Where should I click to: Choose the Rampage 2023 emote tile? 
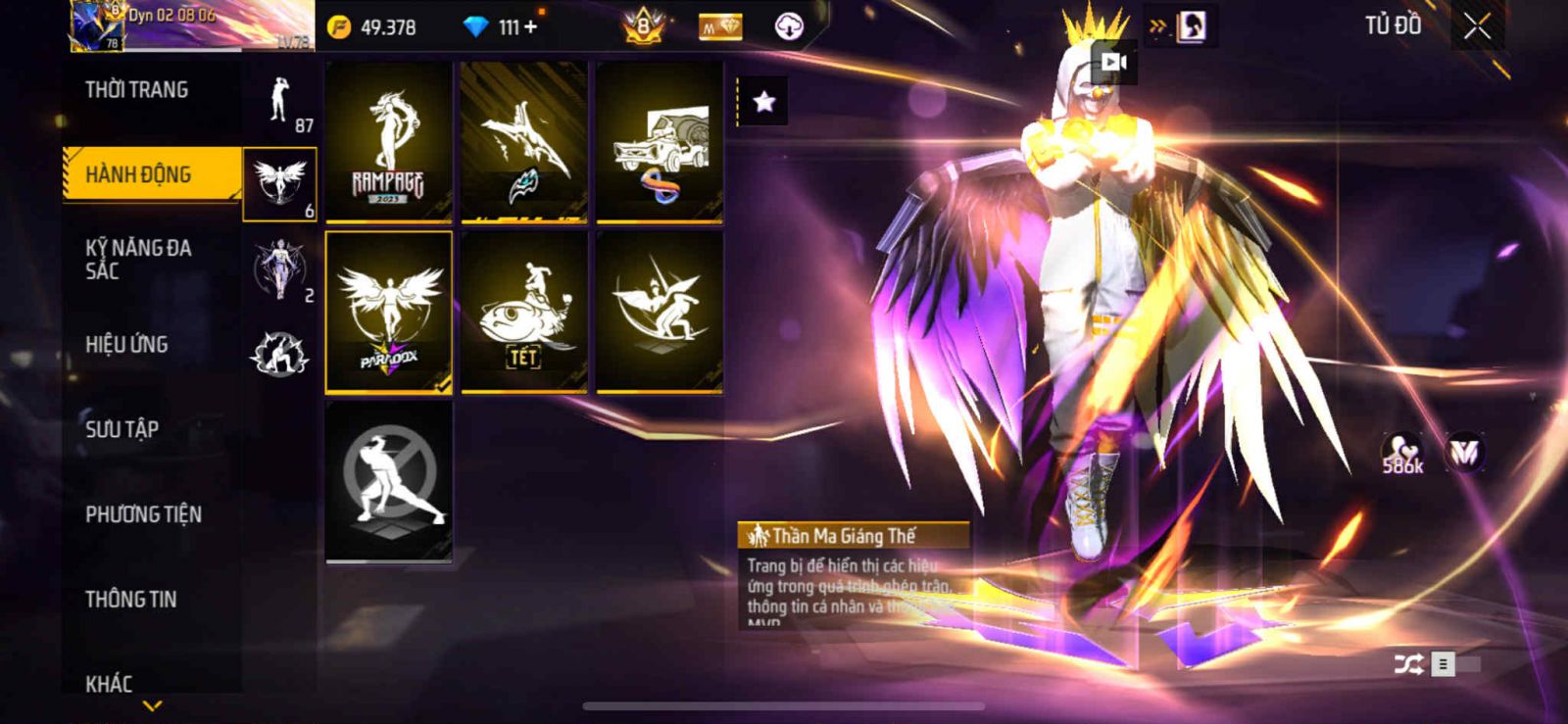[x=389, y=141]
